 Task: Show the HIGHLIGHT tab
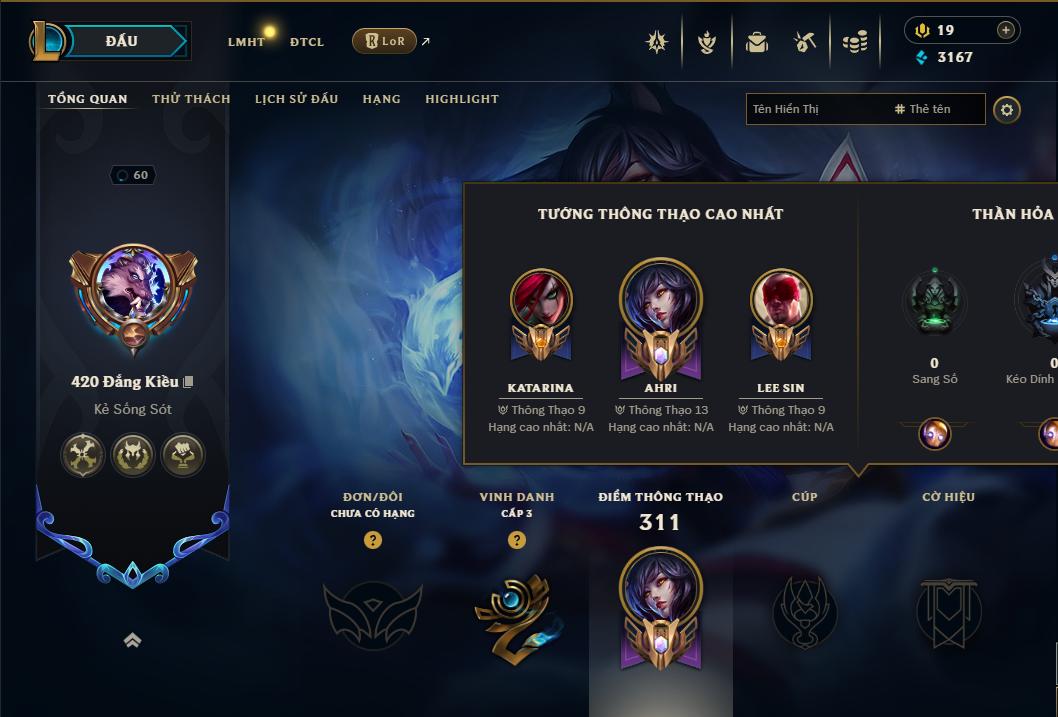click(x=461, y=99)
